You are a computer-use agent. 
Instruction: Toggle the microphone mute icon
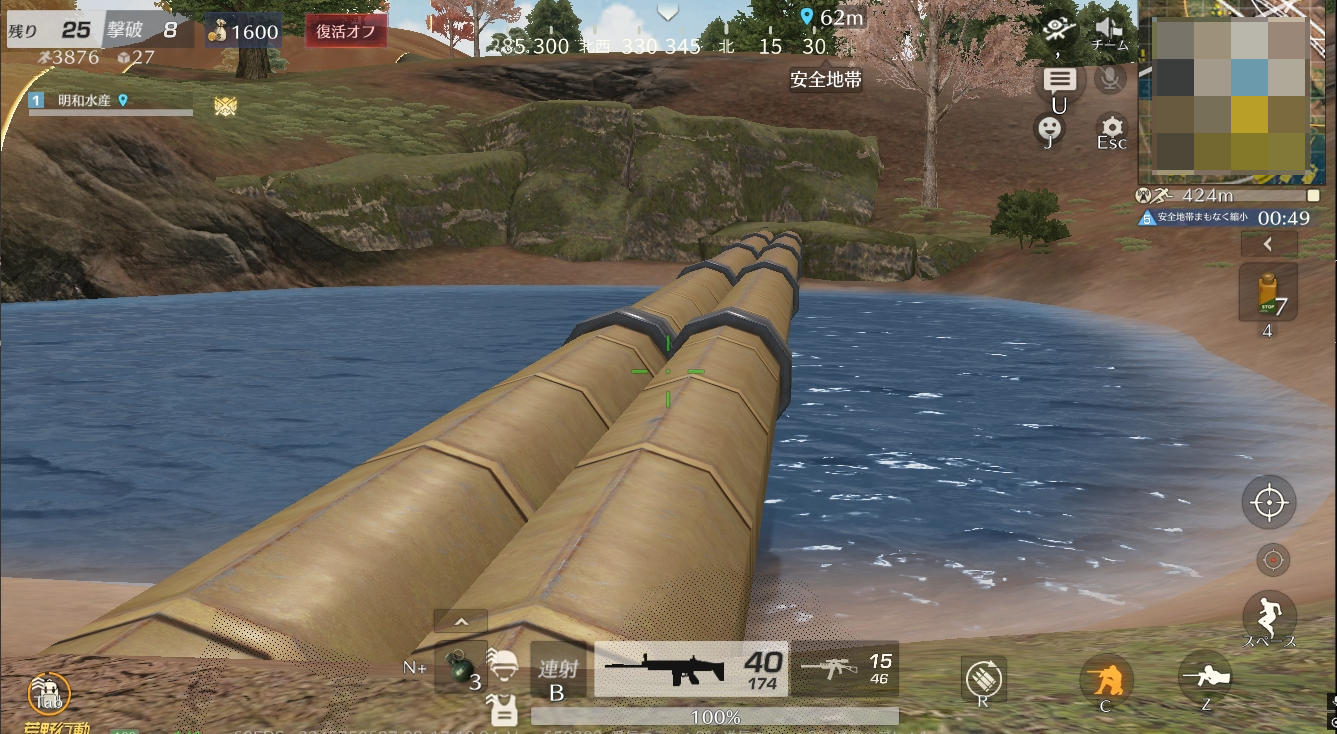1110,79
